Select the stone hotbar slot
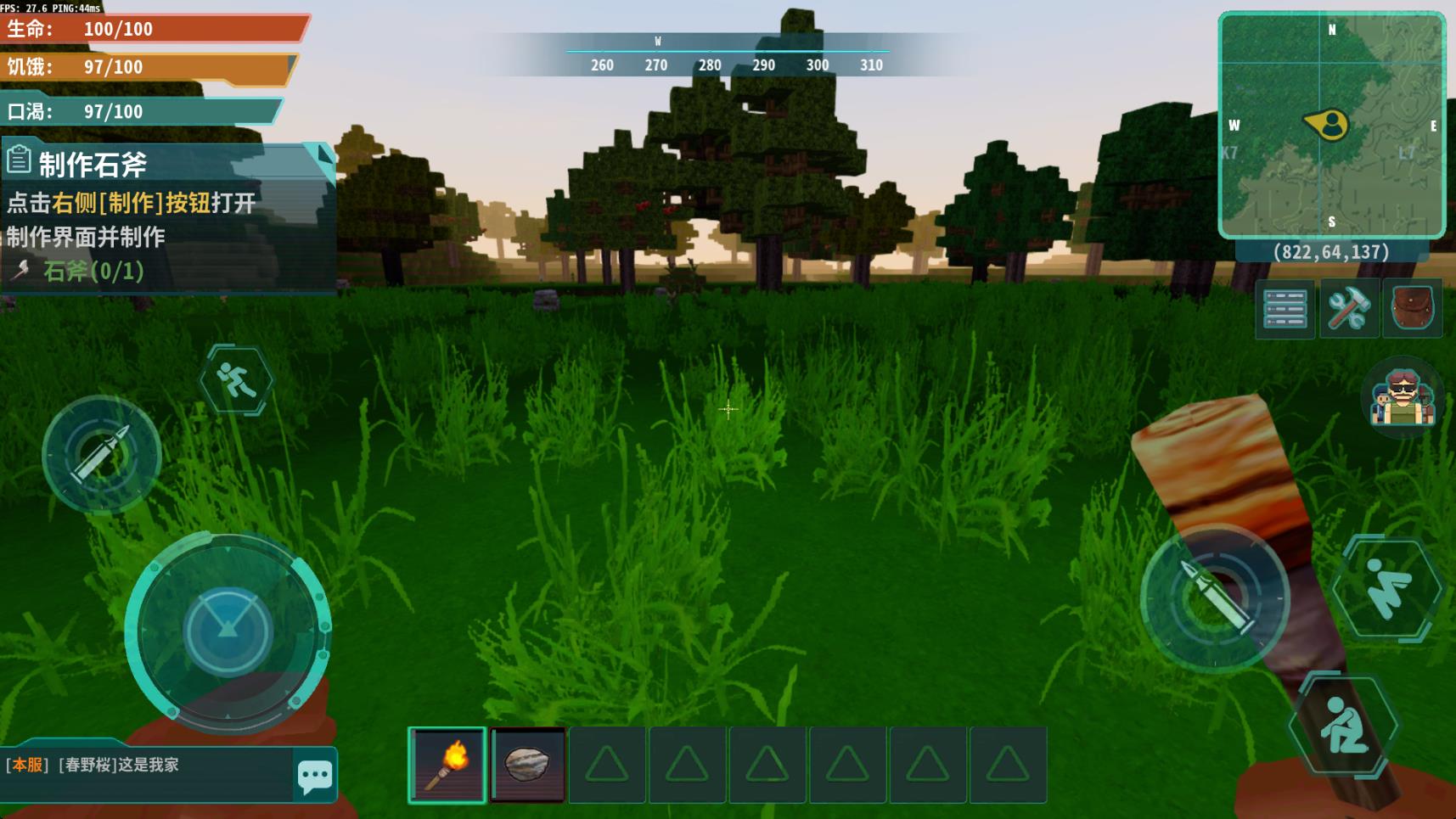This screenshot has height=819, width=1456. coord(527,764)
